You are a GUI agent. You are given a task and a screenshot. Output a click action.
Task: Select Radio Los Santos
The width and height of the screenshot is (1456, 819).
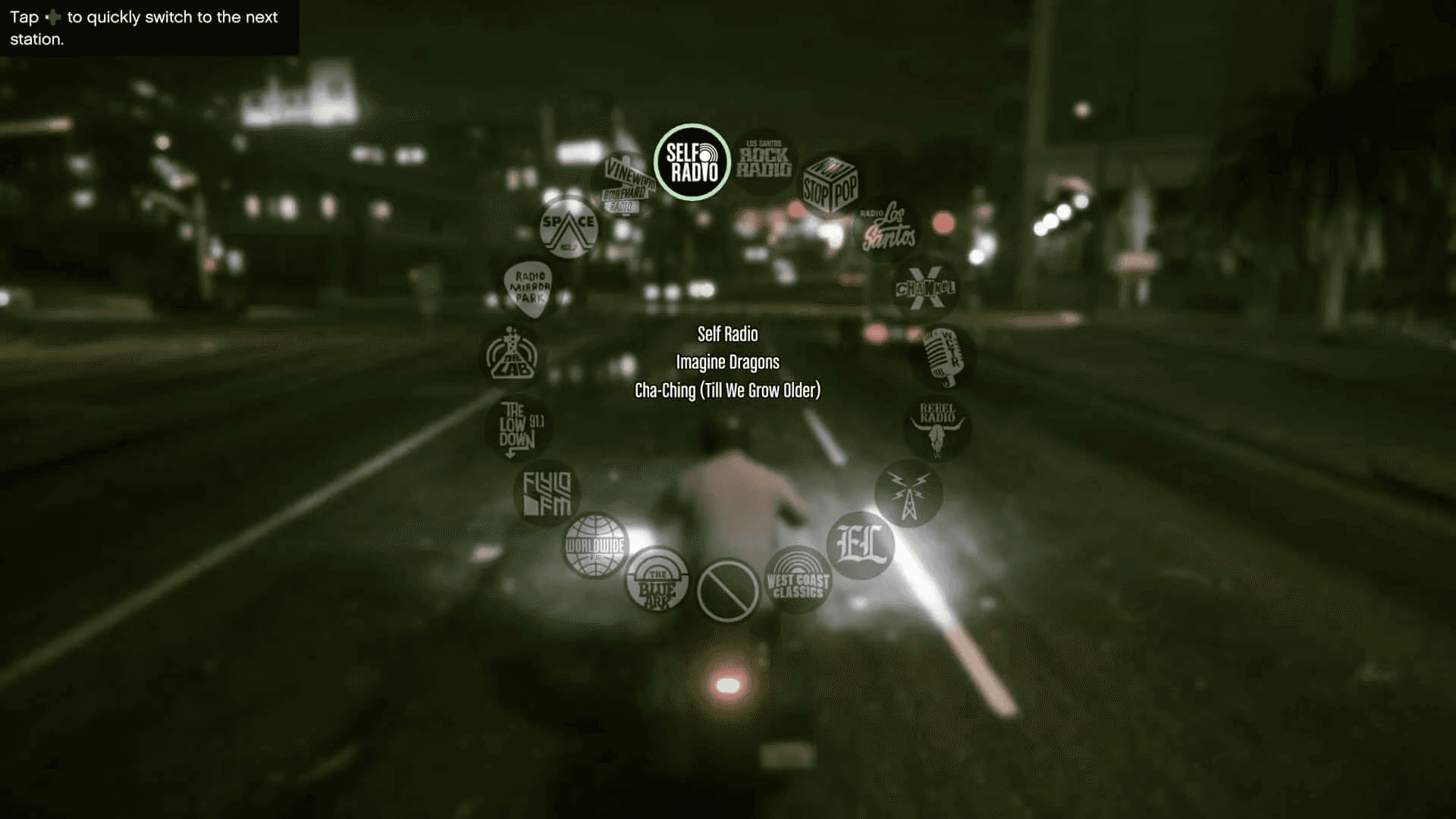[x=886, y=227]
